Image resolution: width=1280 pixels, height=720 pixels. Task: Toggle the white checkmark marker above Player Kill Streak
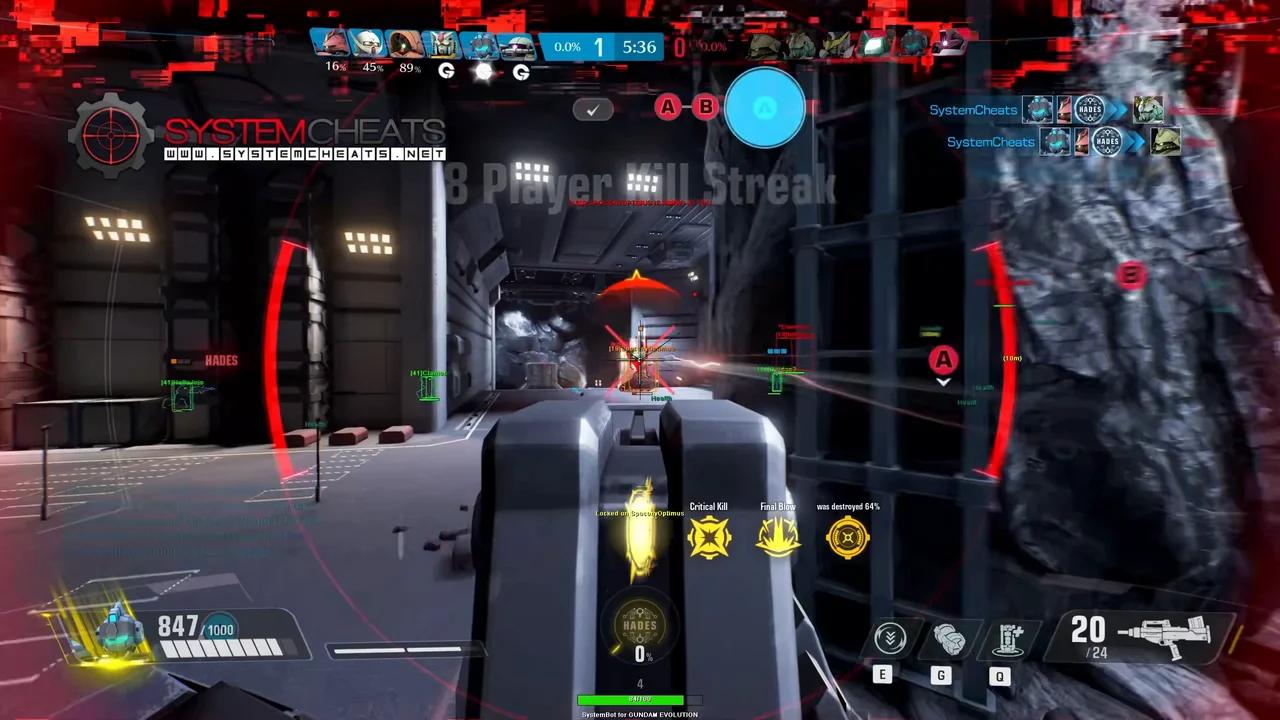tap(593, 110)
